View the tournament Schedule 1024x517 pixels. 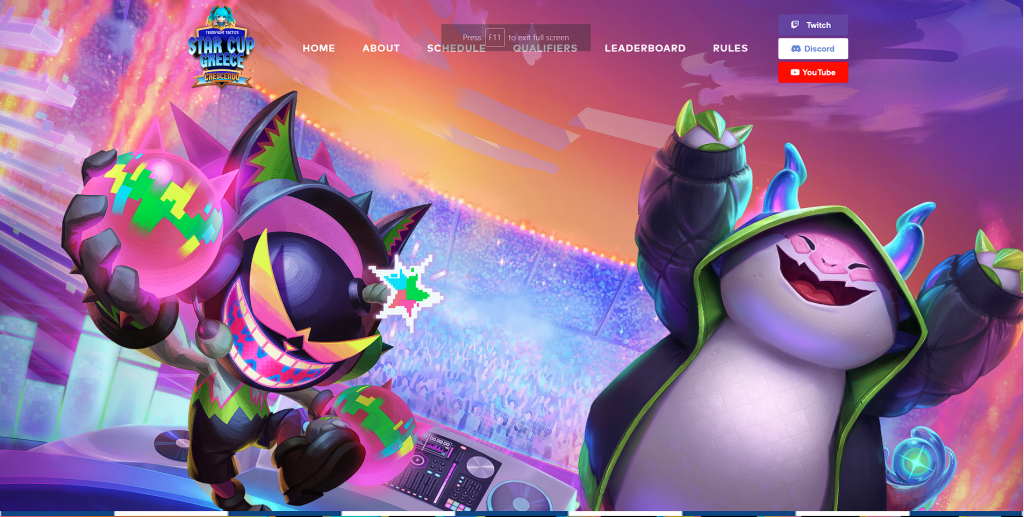tap(456, 48)
